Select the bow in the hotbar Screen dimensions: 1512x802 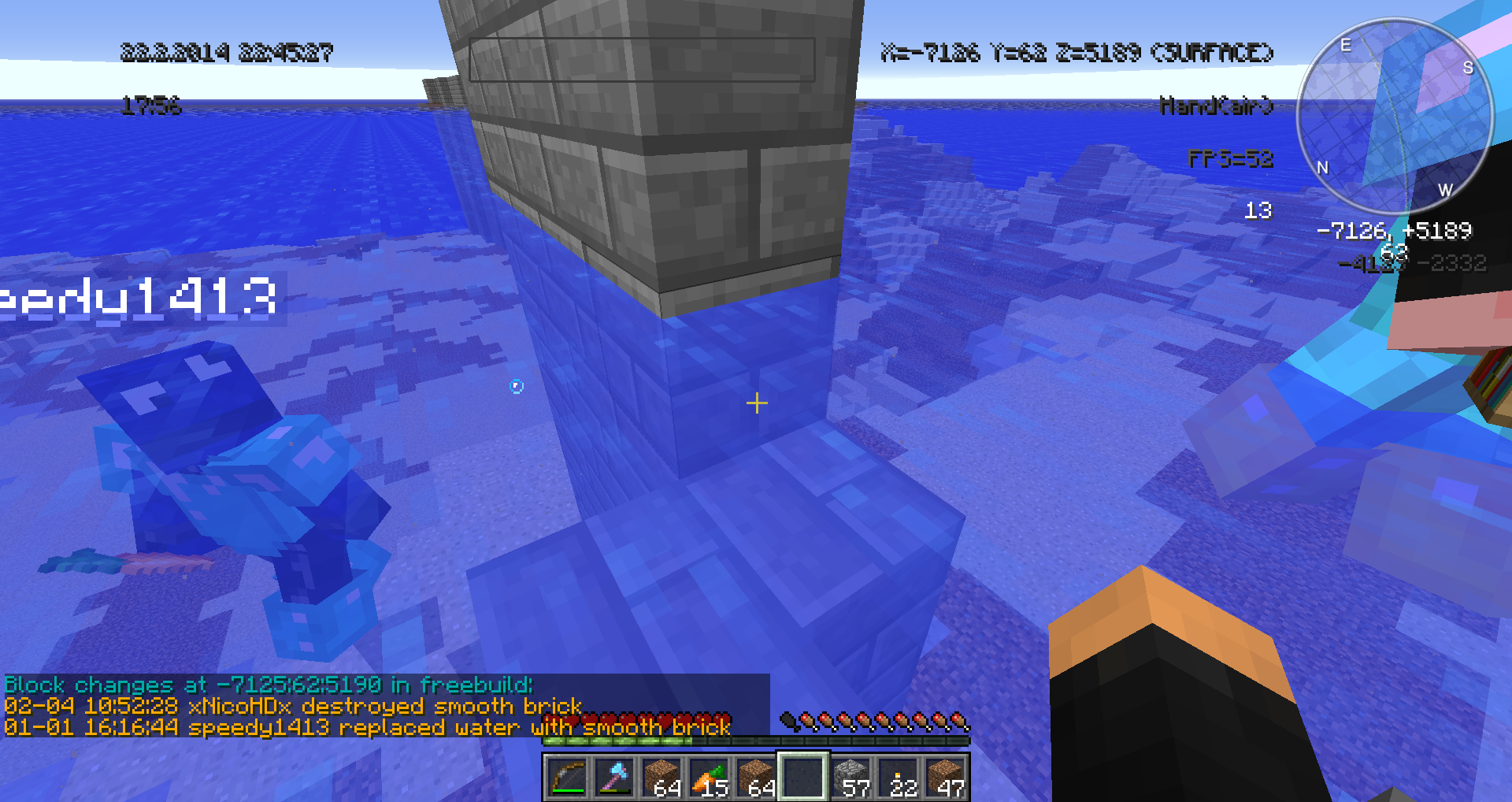point(566,777)
